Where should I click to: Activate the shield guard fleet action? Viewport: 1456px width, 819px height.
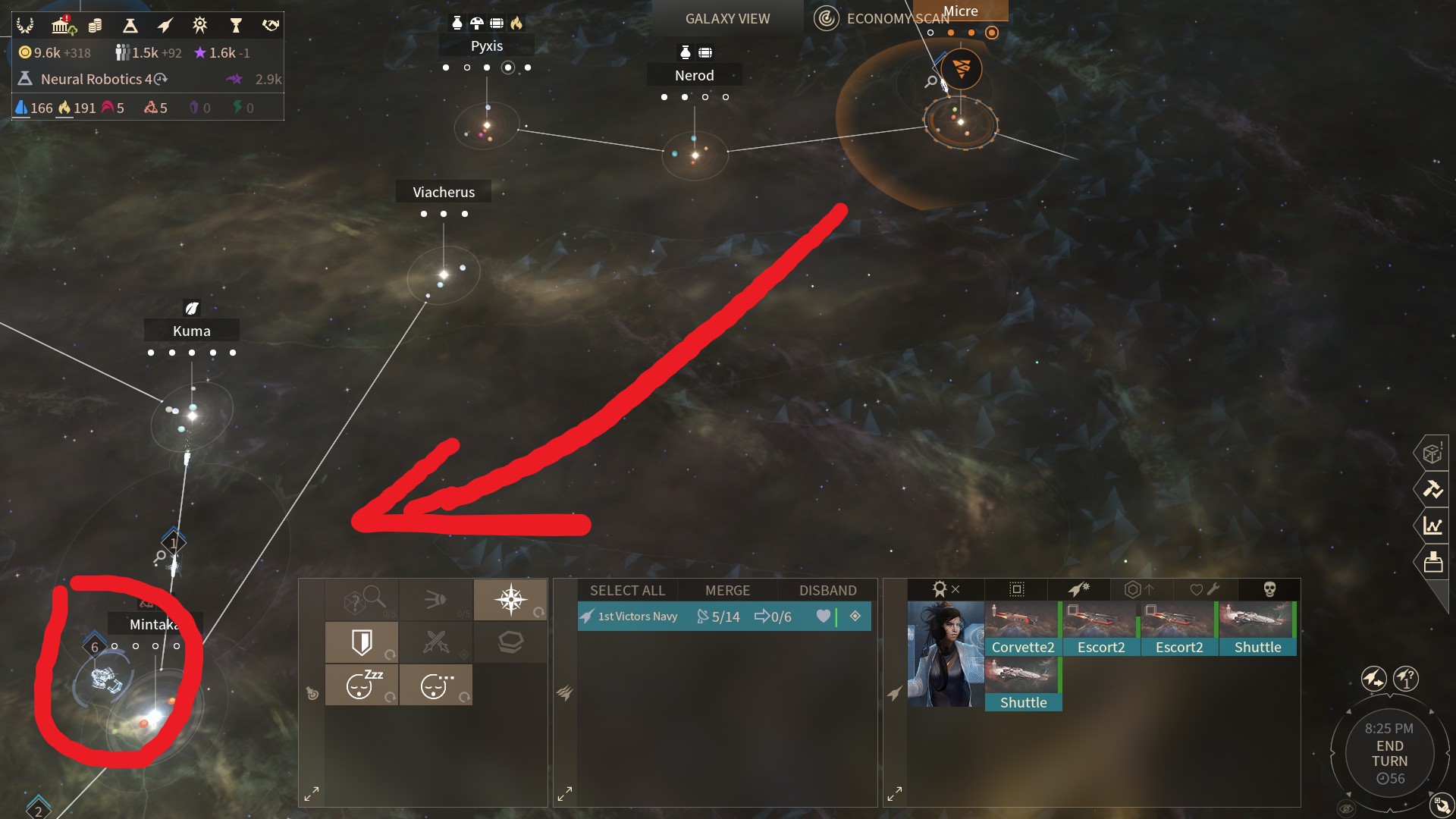click(x=362, y=643)
